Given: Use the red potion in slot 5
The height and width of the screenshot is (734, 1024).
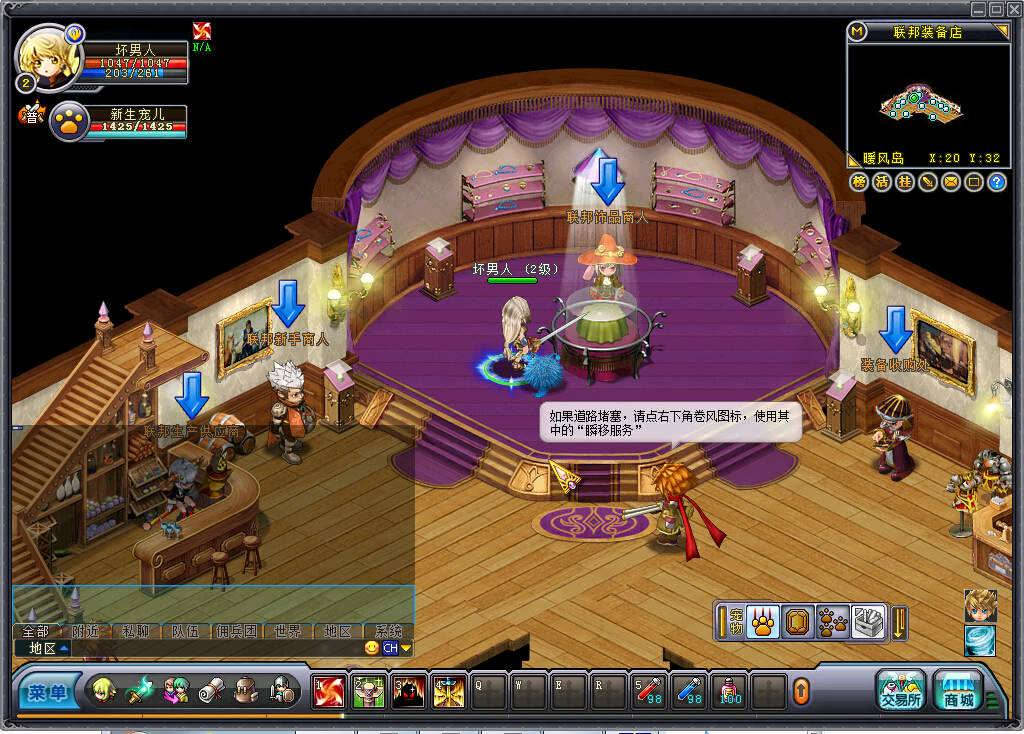Looking at the screenshot, I should tap(648, 691).
